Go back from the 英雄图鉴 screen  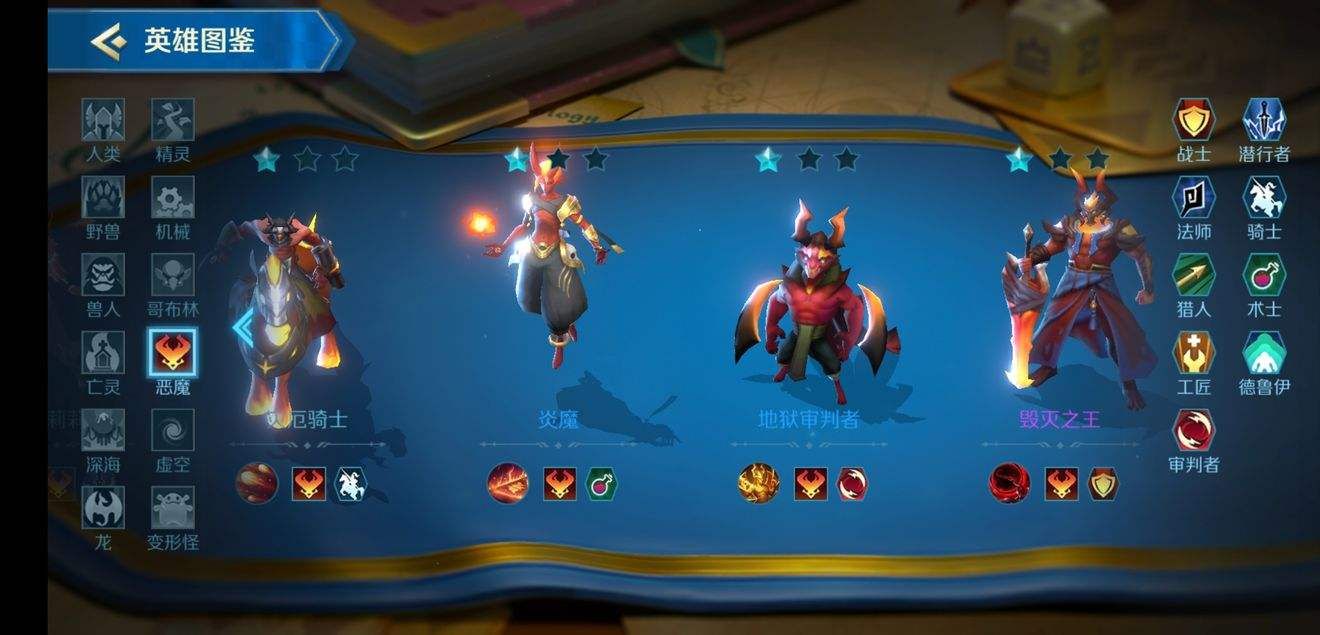click(x=107, y=41)
